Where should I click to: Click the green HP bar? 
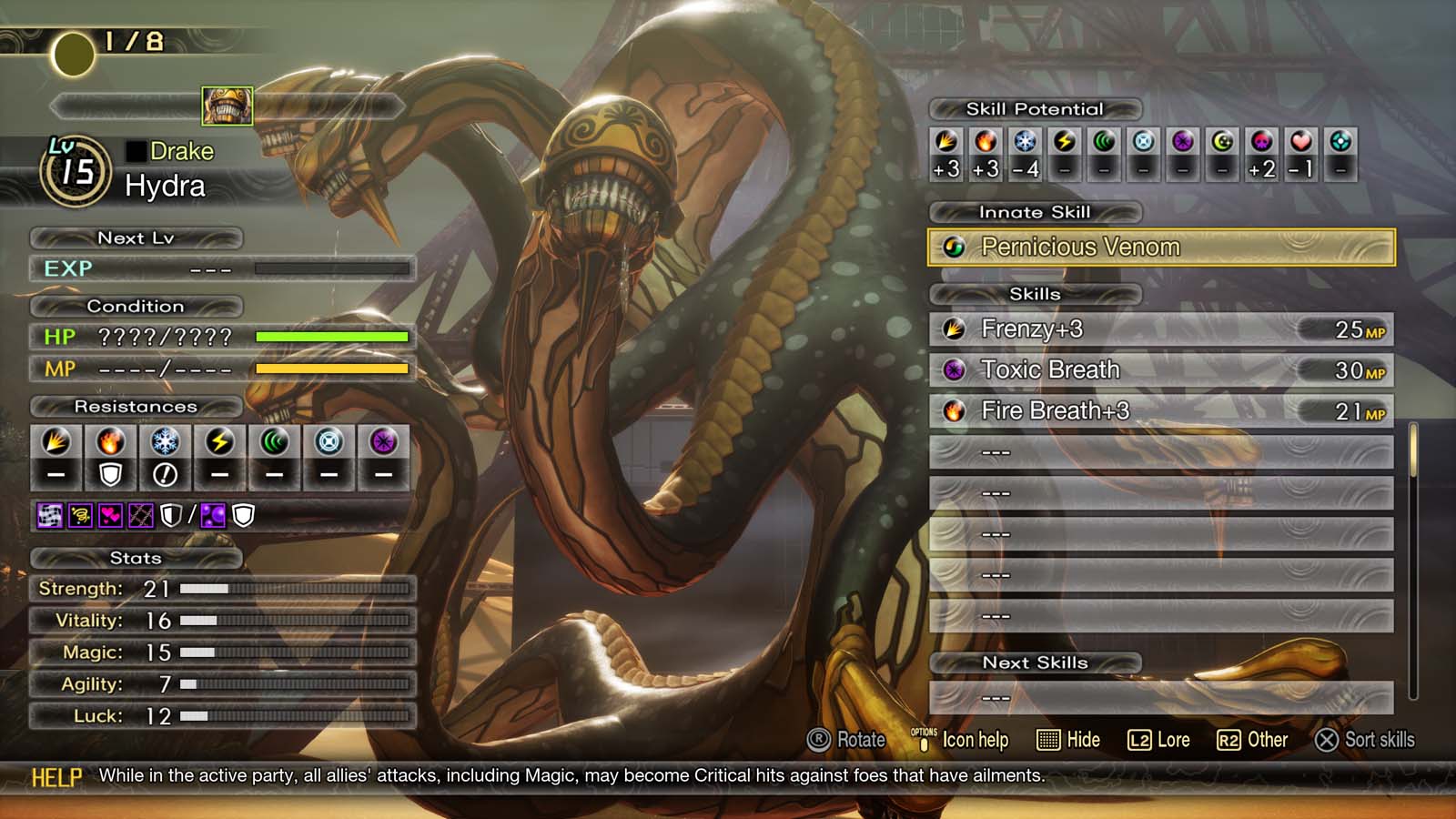(332, 336)
